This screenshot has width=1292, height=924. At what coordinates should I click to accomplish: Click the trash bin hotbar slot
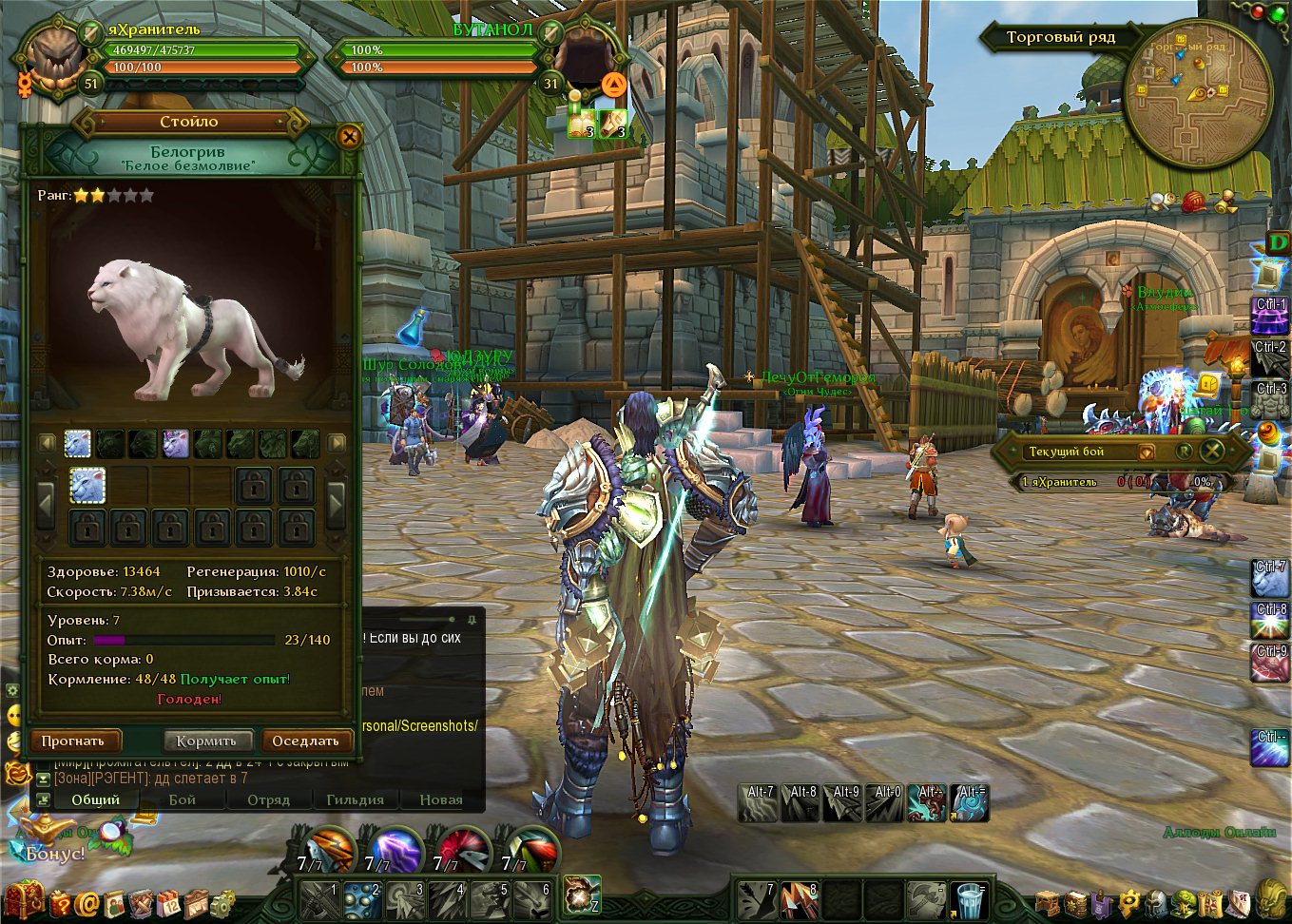pos(970,899)
